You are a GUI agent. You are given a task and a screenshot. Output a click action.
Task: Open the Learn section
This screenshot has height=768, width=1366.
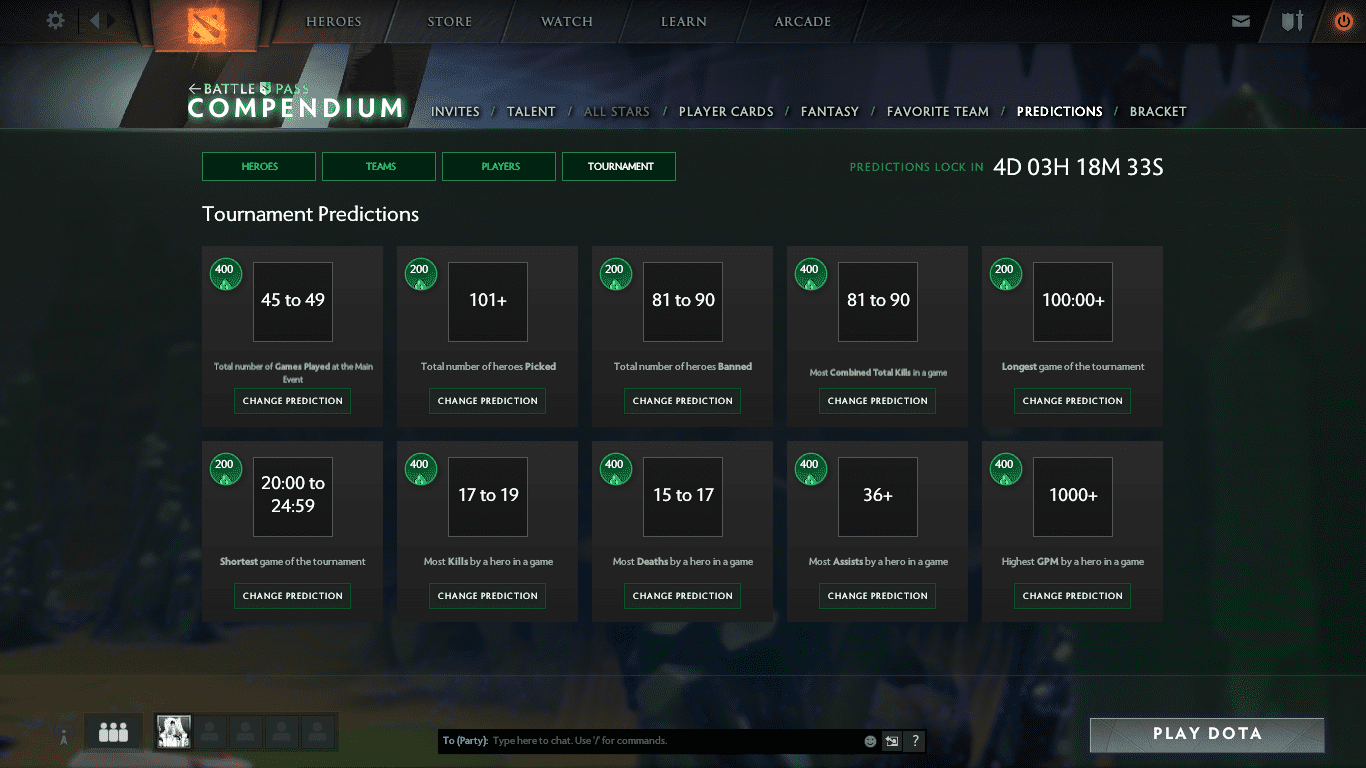[x=684, y=22]
